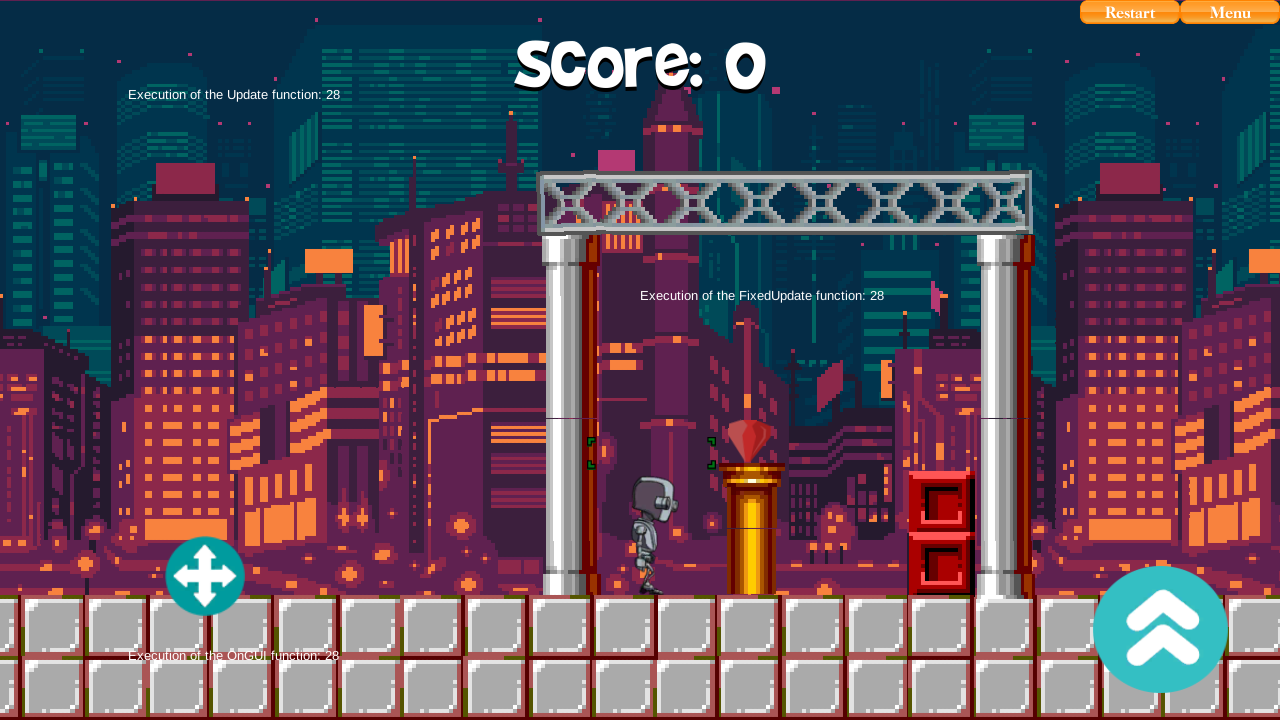Click the FixedUpdate function execution counter text
The height and width of the screenshot is (720, 1280).
pyautogui.click(x=761, y=295)
